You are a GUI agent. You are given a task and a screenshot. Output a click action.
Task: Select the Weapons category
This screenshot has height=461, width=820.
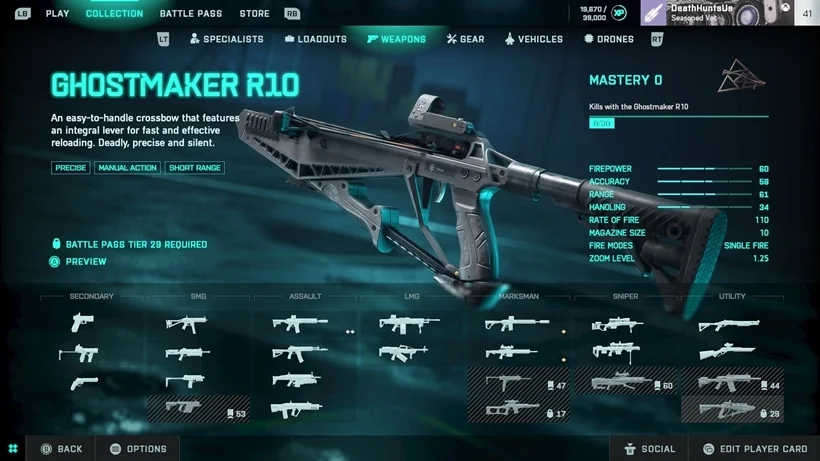tap(396, 39)
